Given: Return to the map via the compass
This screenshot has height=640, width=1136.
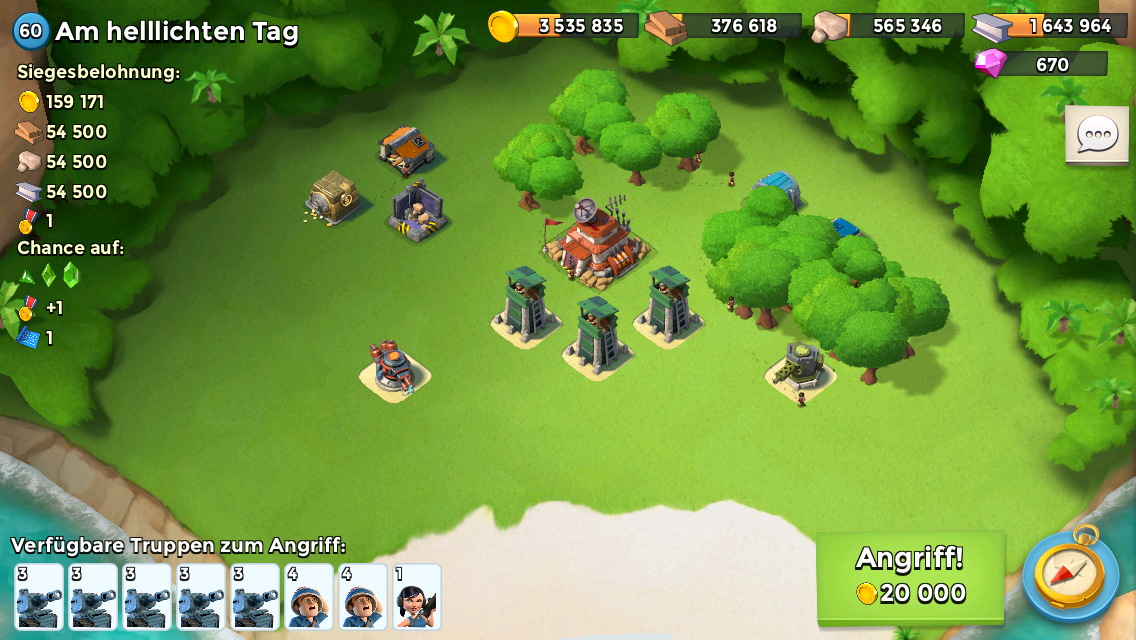Looking at the screenshot, I should point(1069,574).
